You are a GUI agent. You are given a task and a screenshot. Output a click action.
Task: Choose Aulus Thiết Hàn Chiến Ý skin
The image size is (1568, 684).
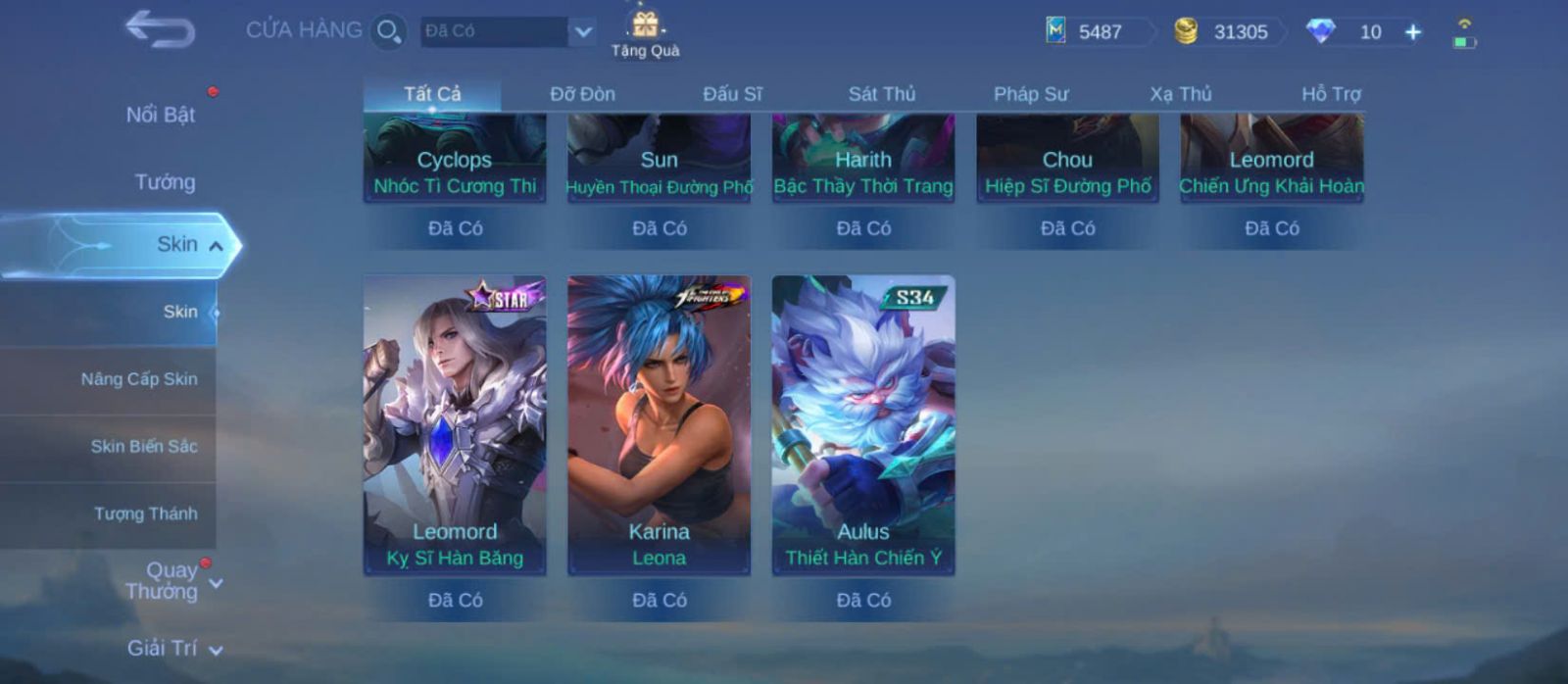pyautogui.click(x=863, y=424)
